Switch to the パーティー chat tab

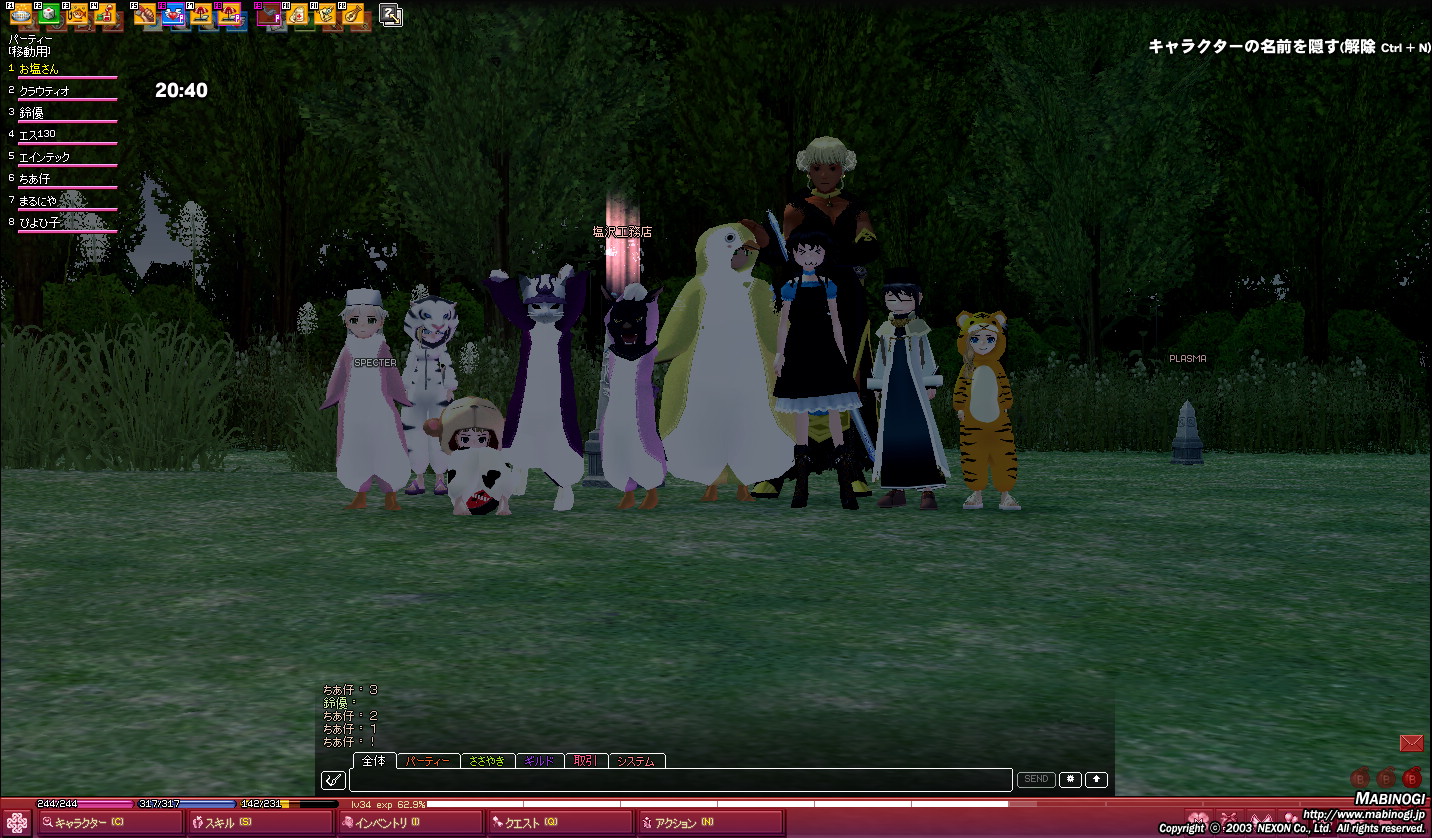click(x=429, y=761)
